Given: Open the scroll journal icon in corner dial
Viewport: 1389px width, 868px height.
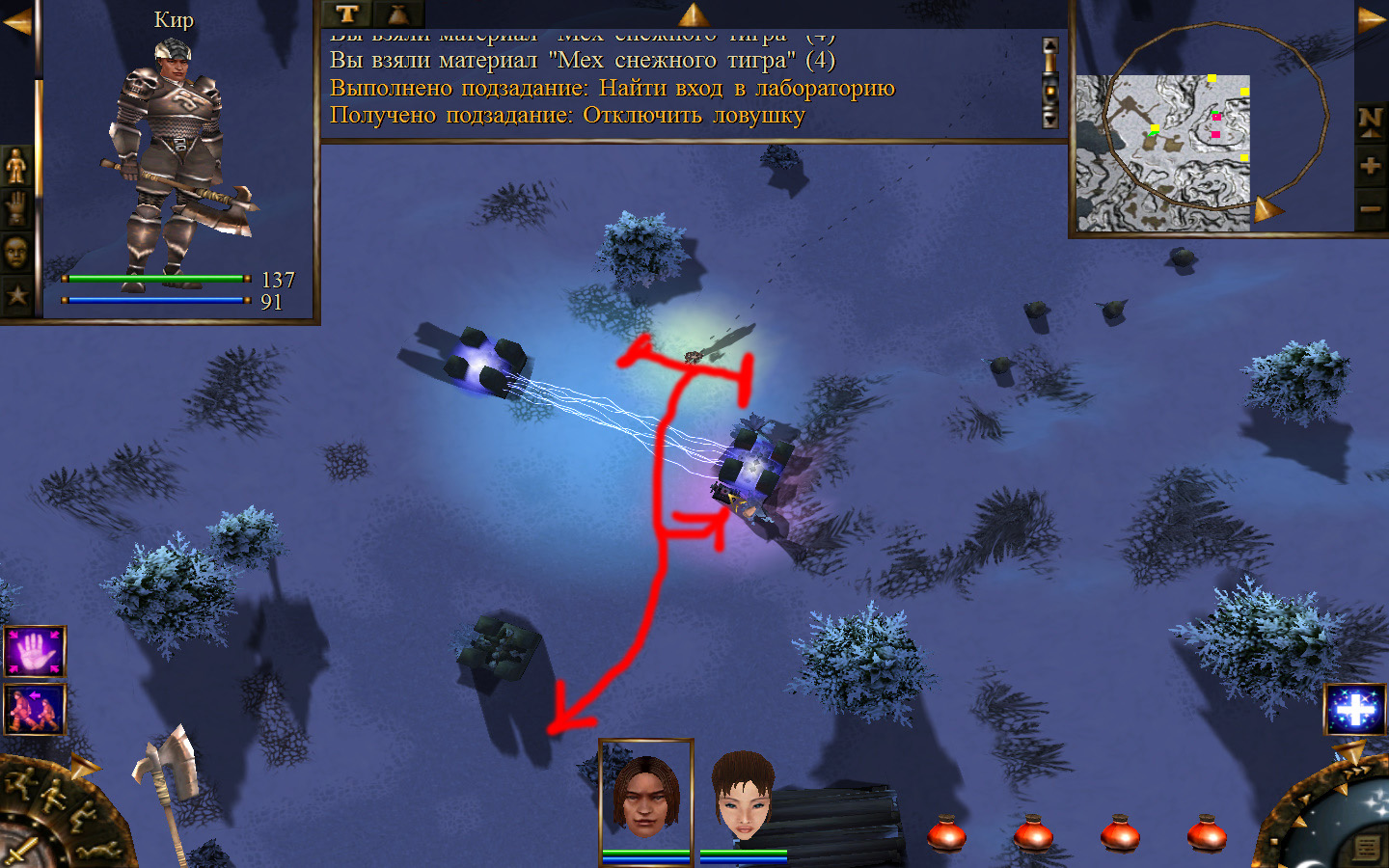Looking at the screenshot, I should [x=1367, y=848].
